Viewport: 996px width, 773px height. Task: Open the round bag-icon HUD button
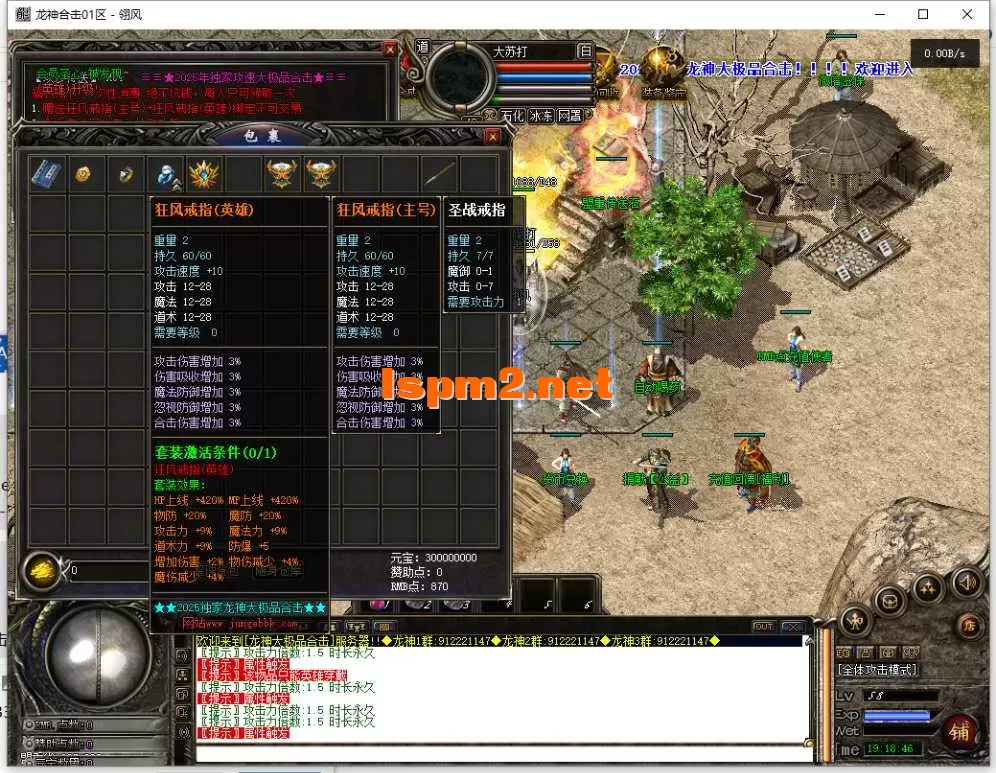click(890, 601)
